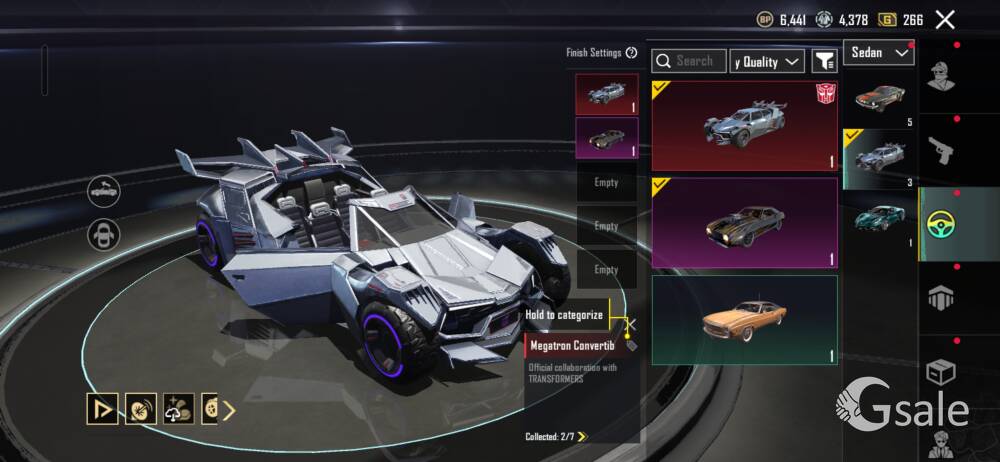Click the Search field for finishes
The image size is (1000, 462).
pos(690,61)
